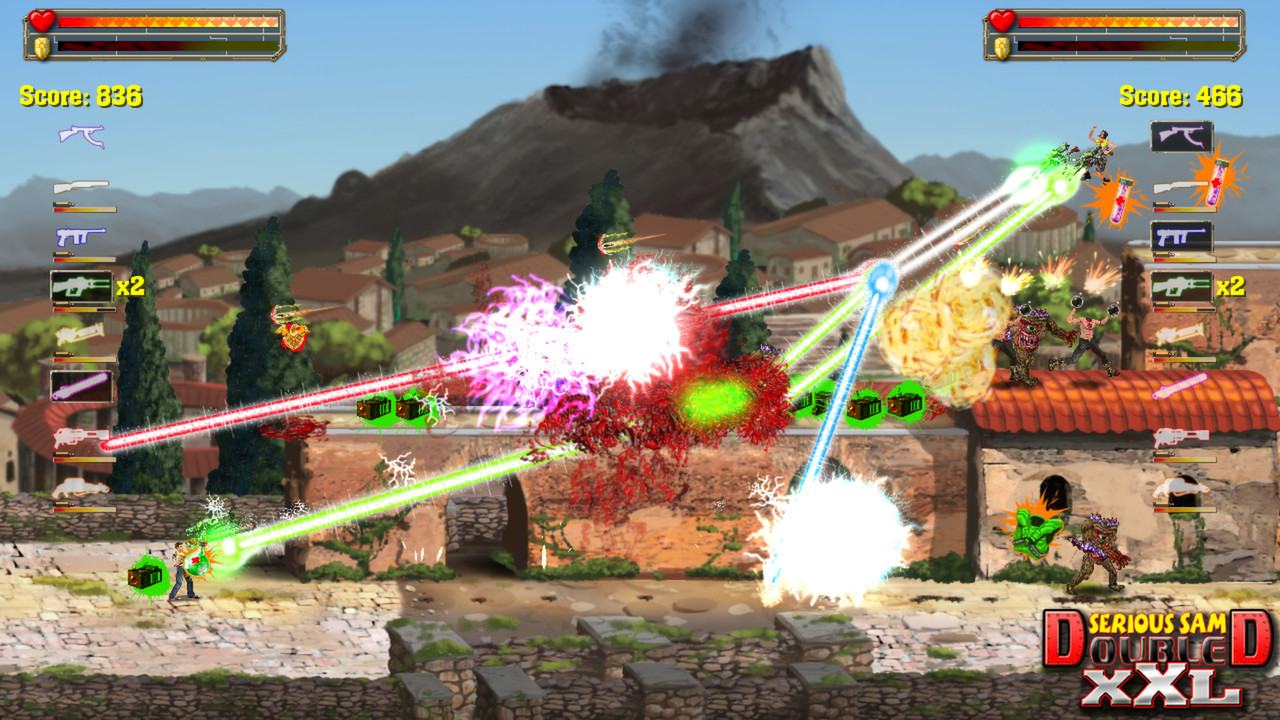Select the blue submachine gun on the left sidebar
Screen dimensions: 1280x720
tap(80, 237)
